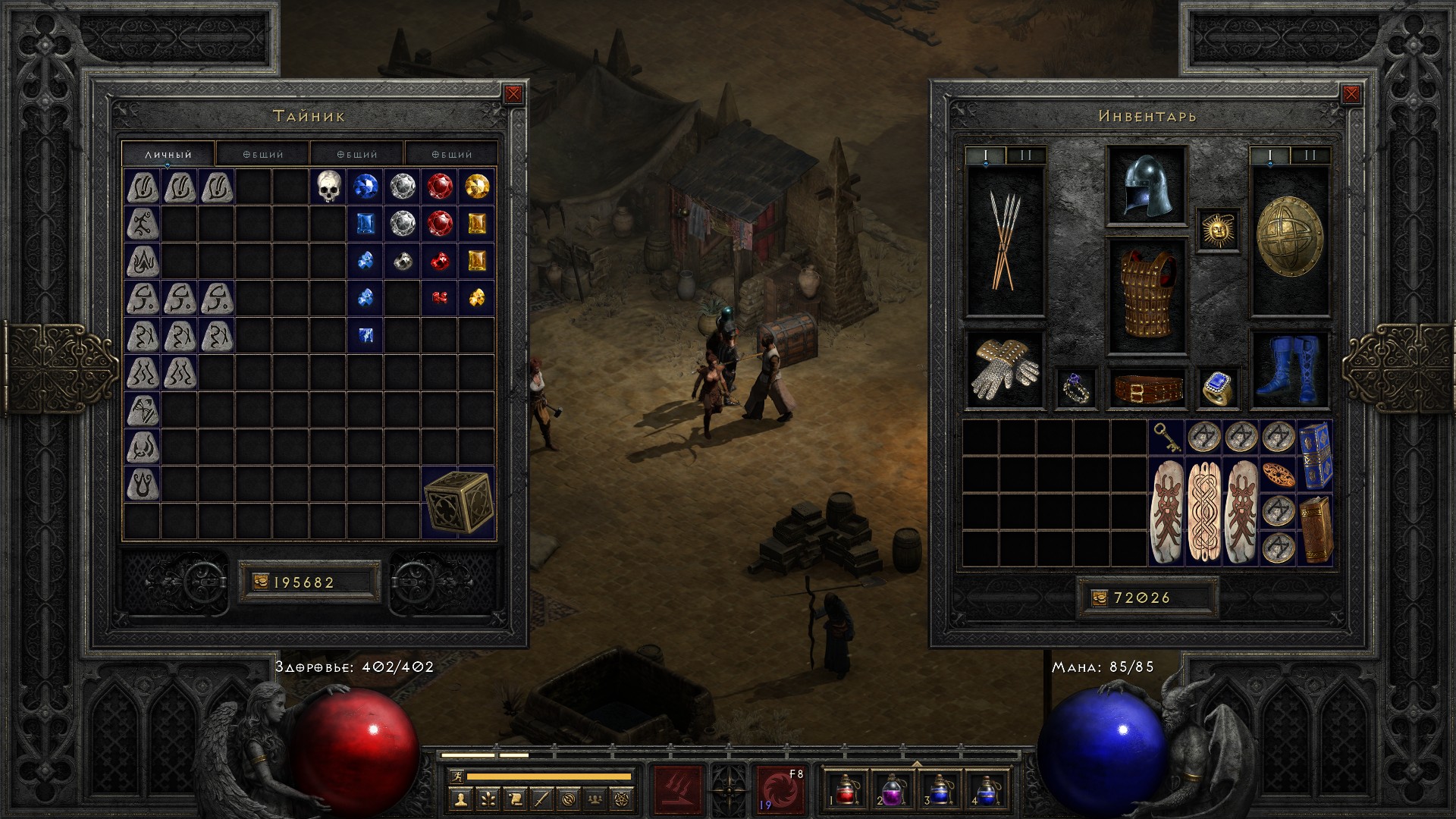
Task: Open the left-click skill selector
Action: (x=678, y=789)
